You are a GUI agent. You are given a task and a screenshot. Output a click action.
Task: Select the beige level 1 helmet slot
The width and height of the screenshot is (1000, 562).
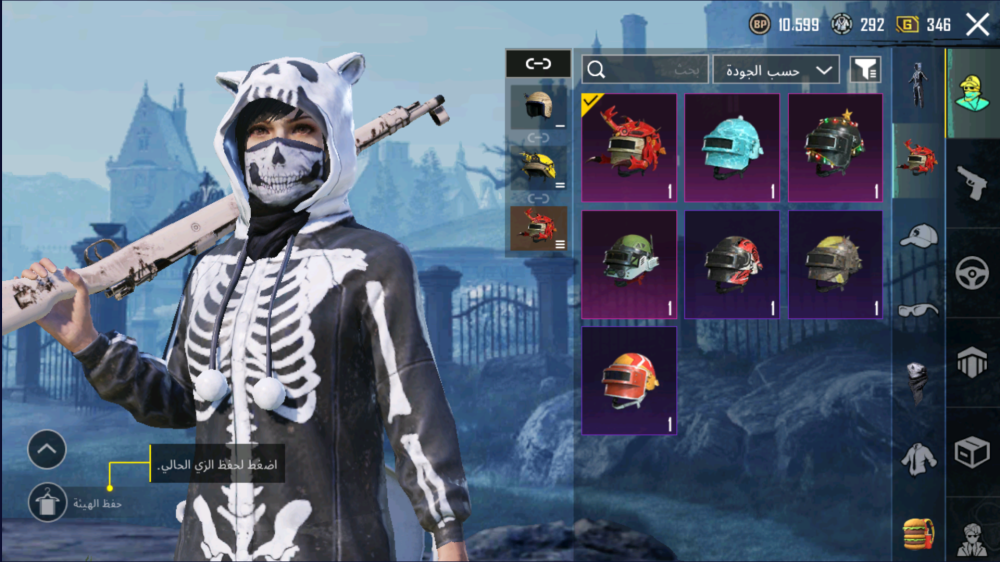[x=539, y=106]
